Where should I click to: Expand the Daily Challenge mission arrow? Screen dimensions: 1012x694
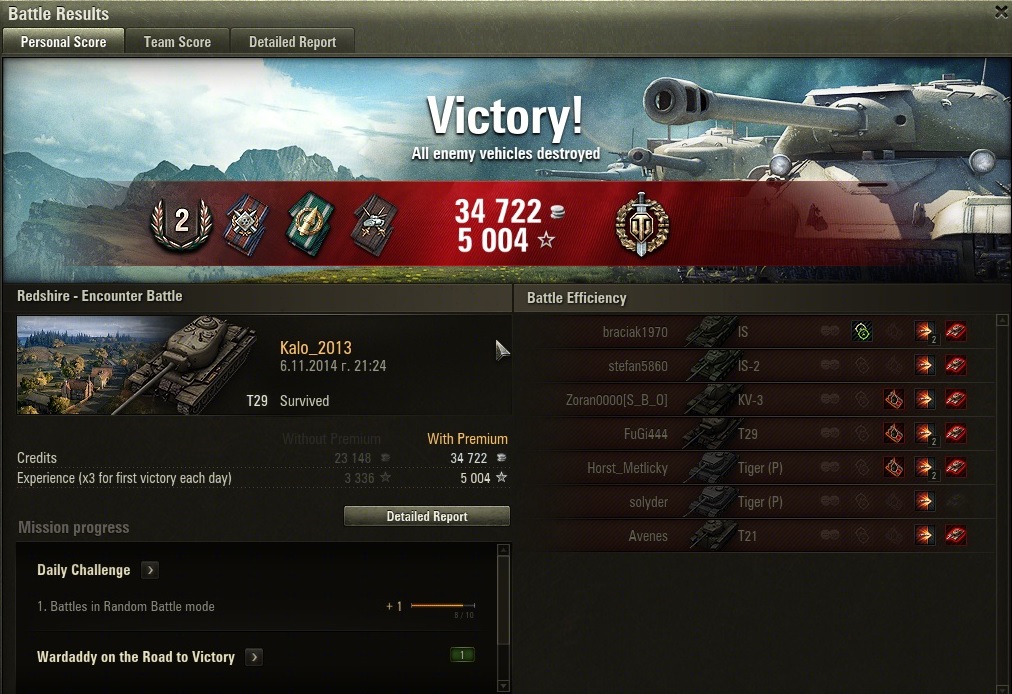coord(150,570)
